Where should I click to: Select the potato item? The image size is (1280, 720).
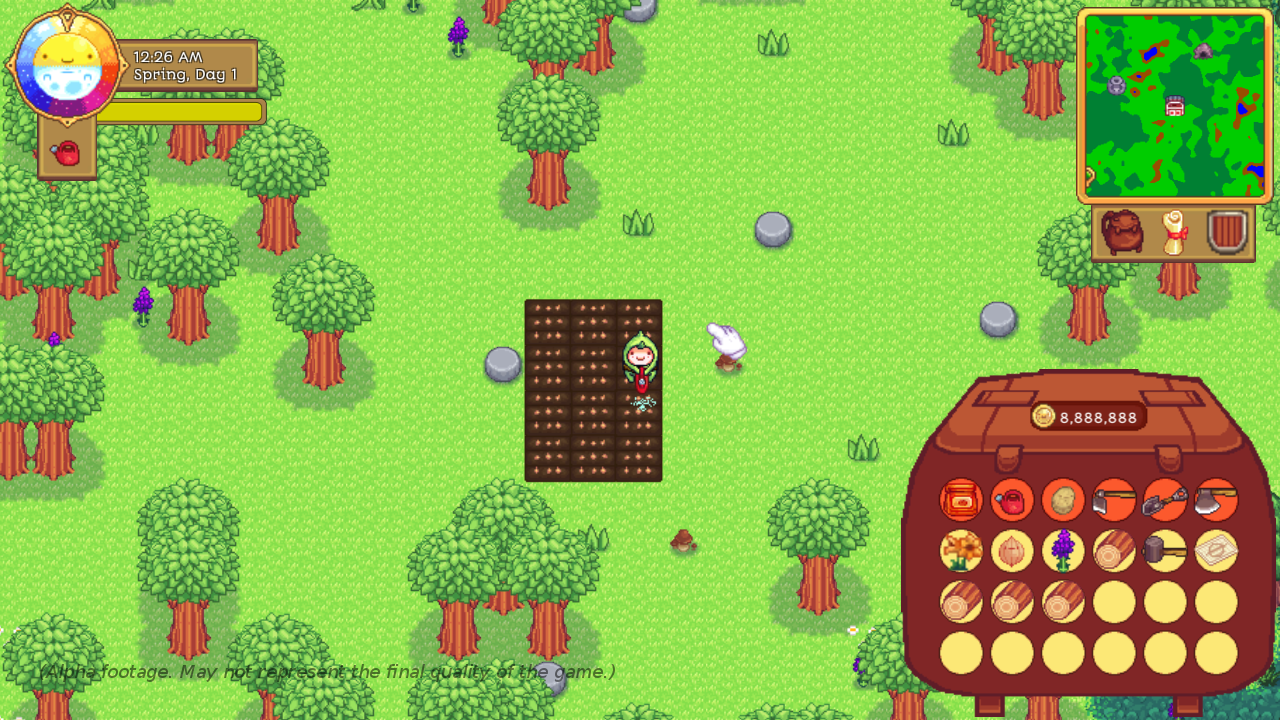tap(1062, 500)
